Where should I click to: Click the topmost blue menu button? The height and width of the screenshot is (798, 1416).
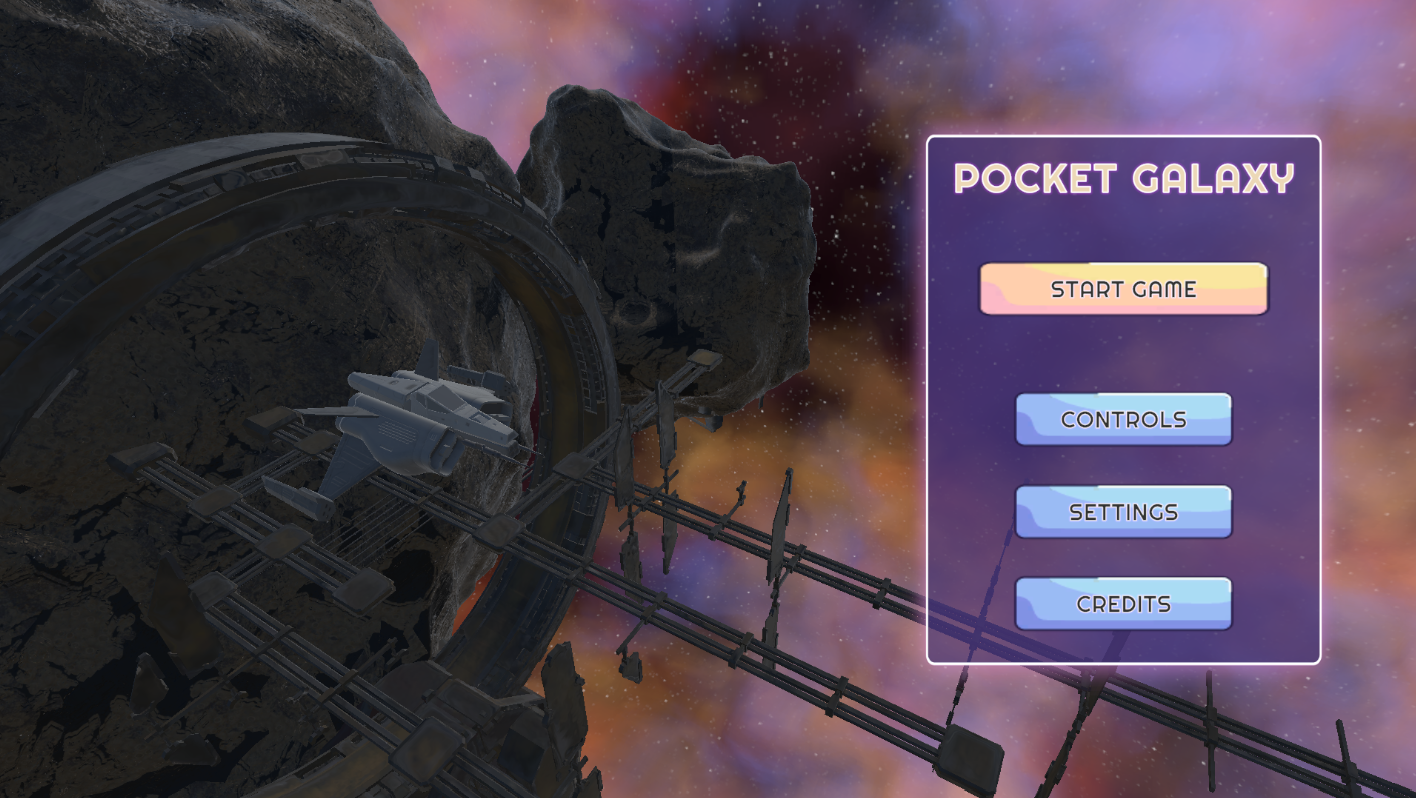(1122, 419)
